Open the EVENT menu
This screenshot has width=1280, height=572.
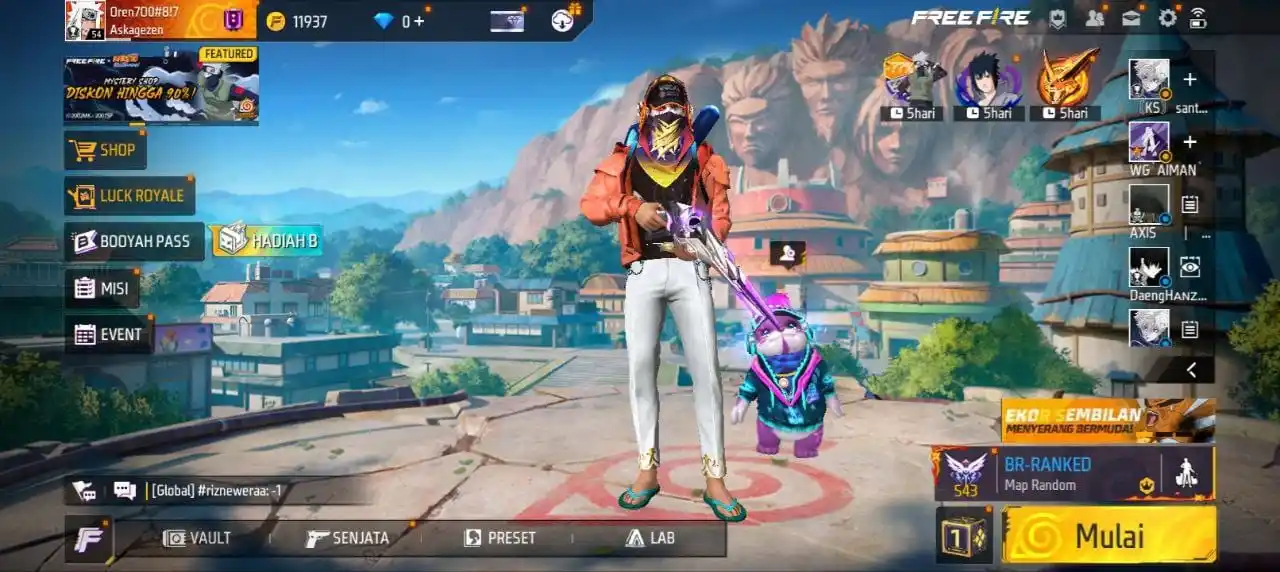(109, 334)
